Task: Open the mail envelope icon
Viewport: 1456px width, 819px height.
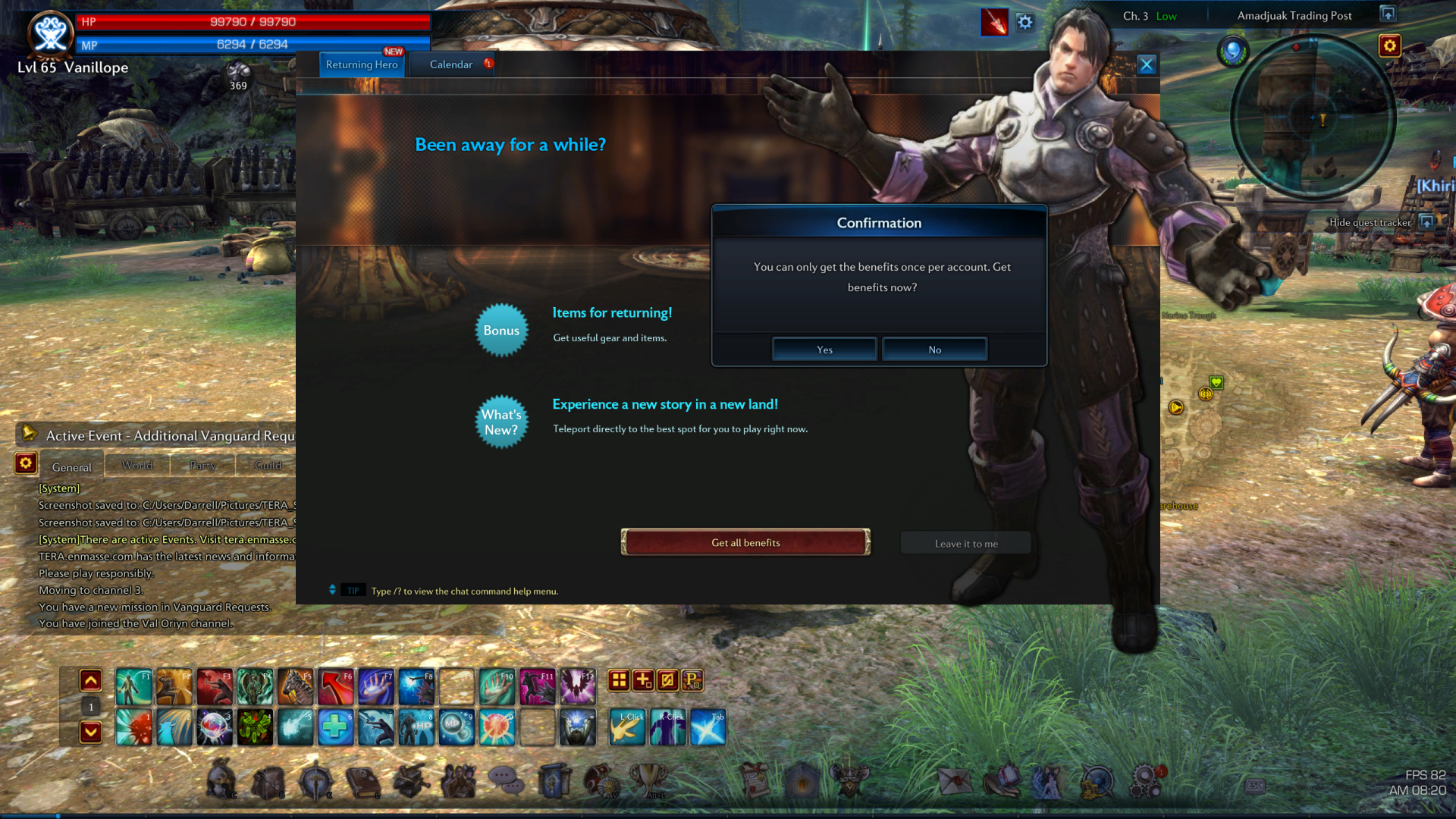Action: coord(954,780)
